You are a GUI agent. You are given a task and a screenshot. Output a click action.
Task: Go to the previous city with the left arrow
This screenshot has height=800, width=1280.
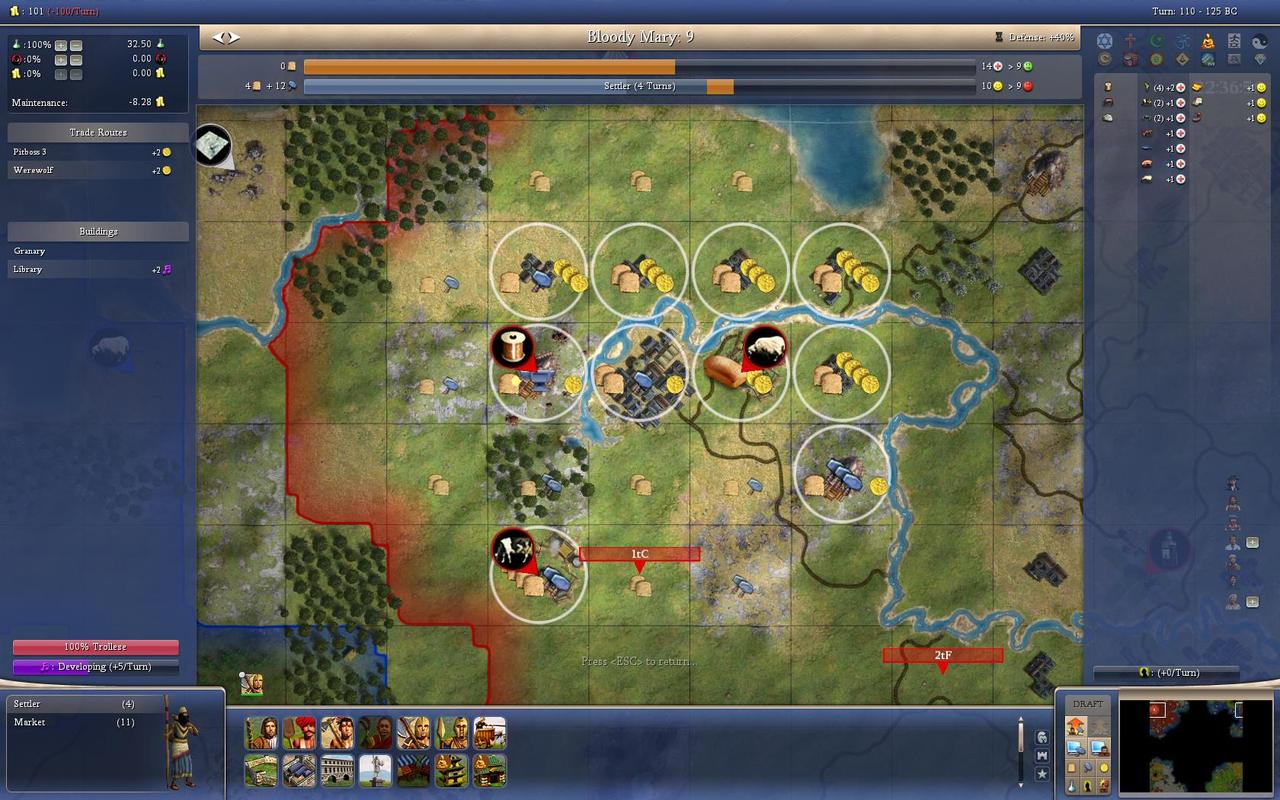coord(217,37)
